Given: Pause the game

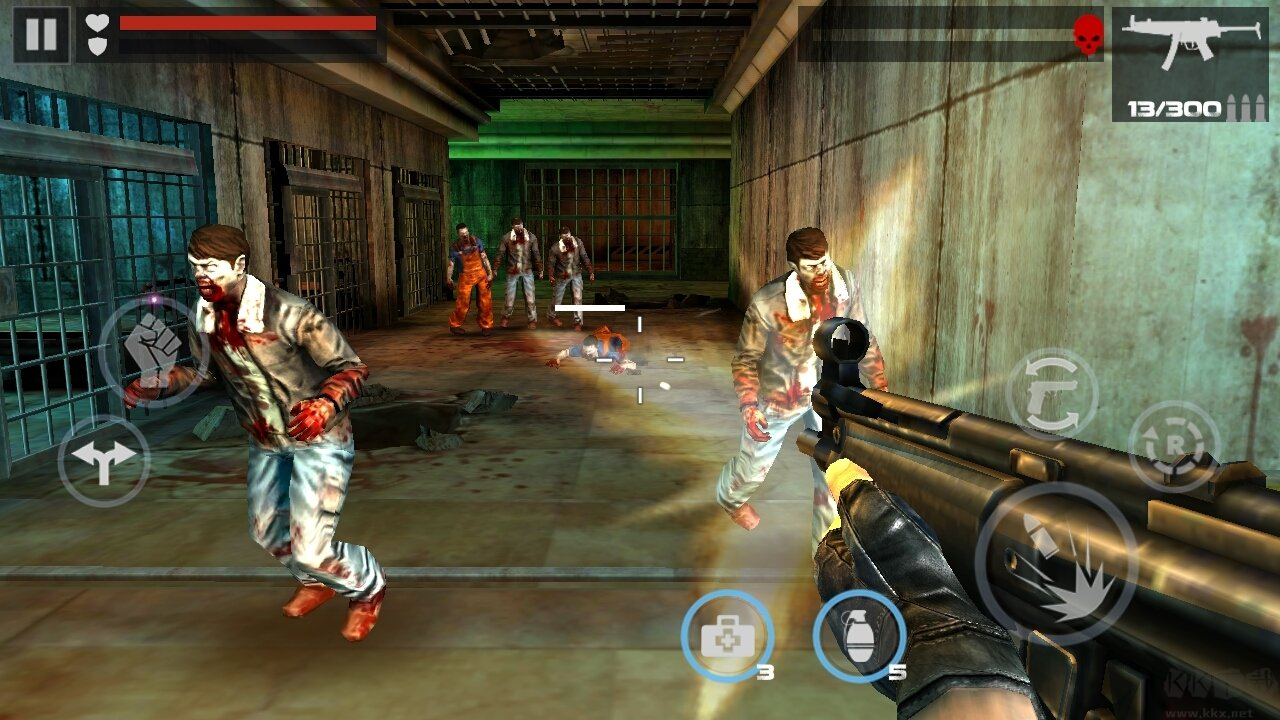Looking at the screenshot, I should point(41,34).
